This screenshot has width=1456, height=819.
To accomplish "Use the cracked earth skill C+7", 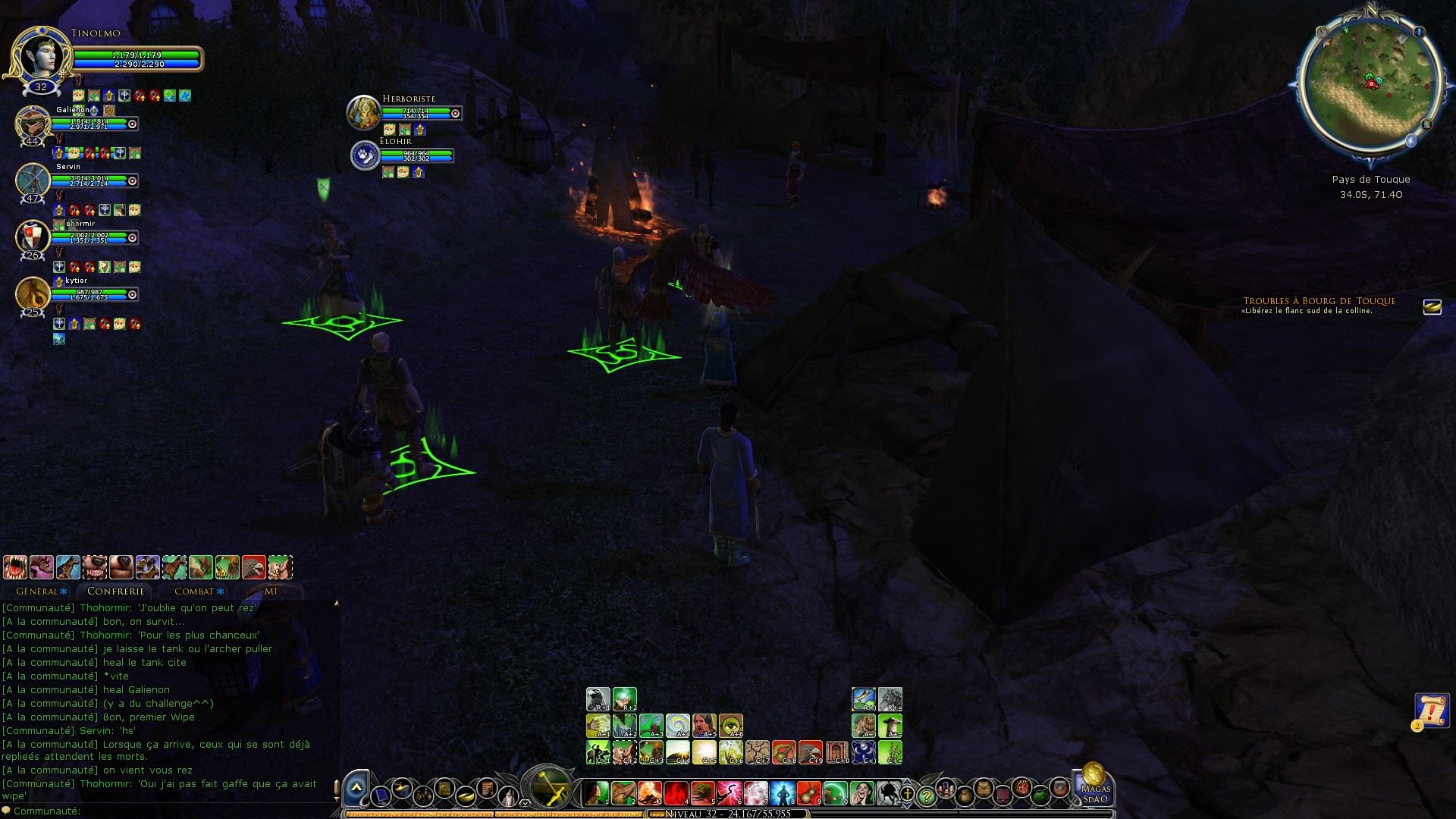I will pos(757,752).
